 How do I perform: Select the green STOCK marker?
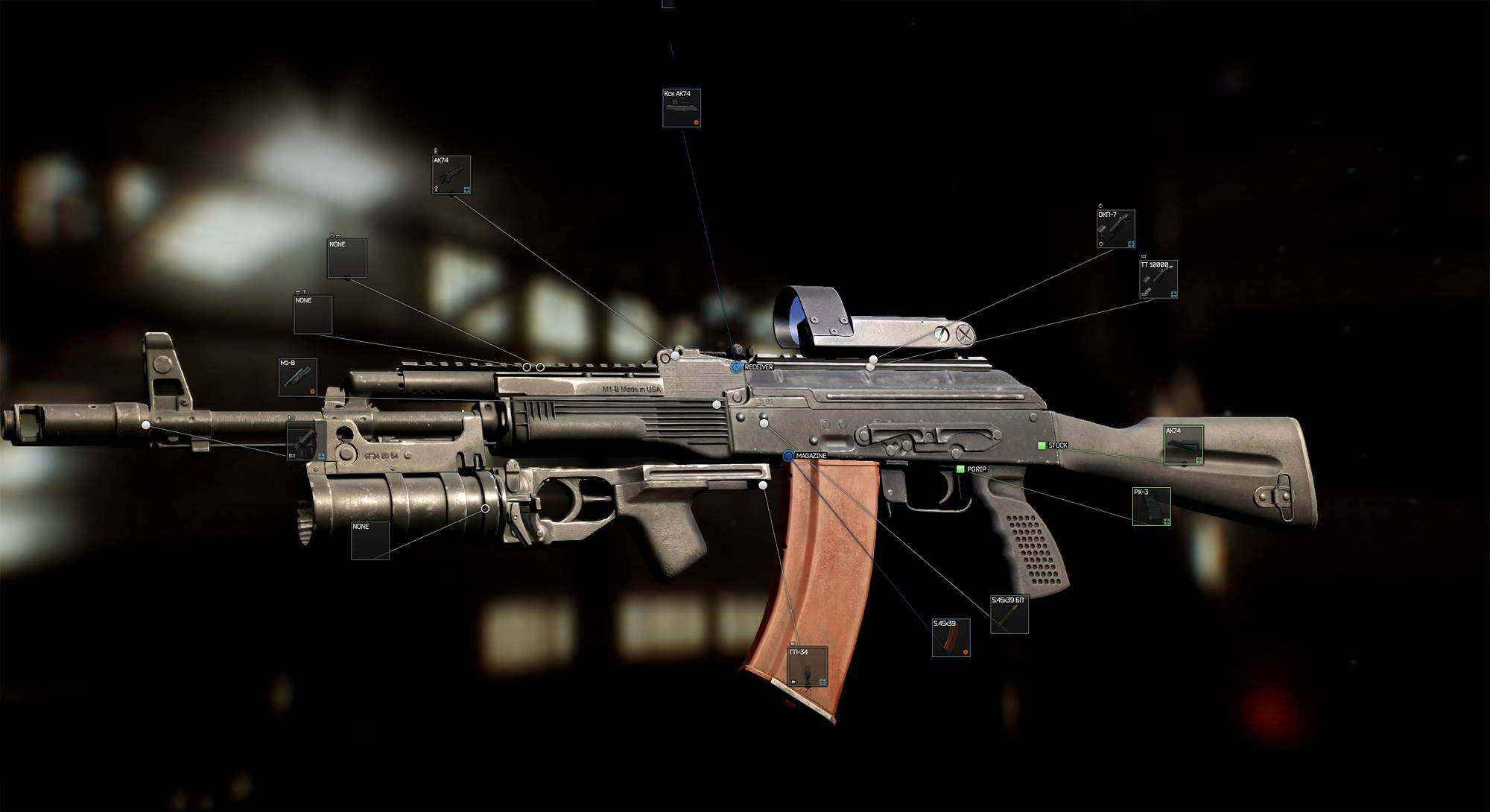coord(1042,445)
